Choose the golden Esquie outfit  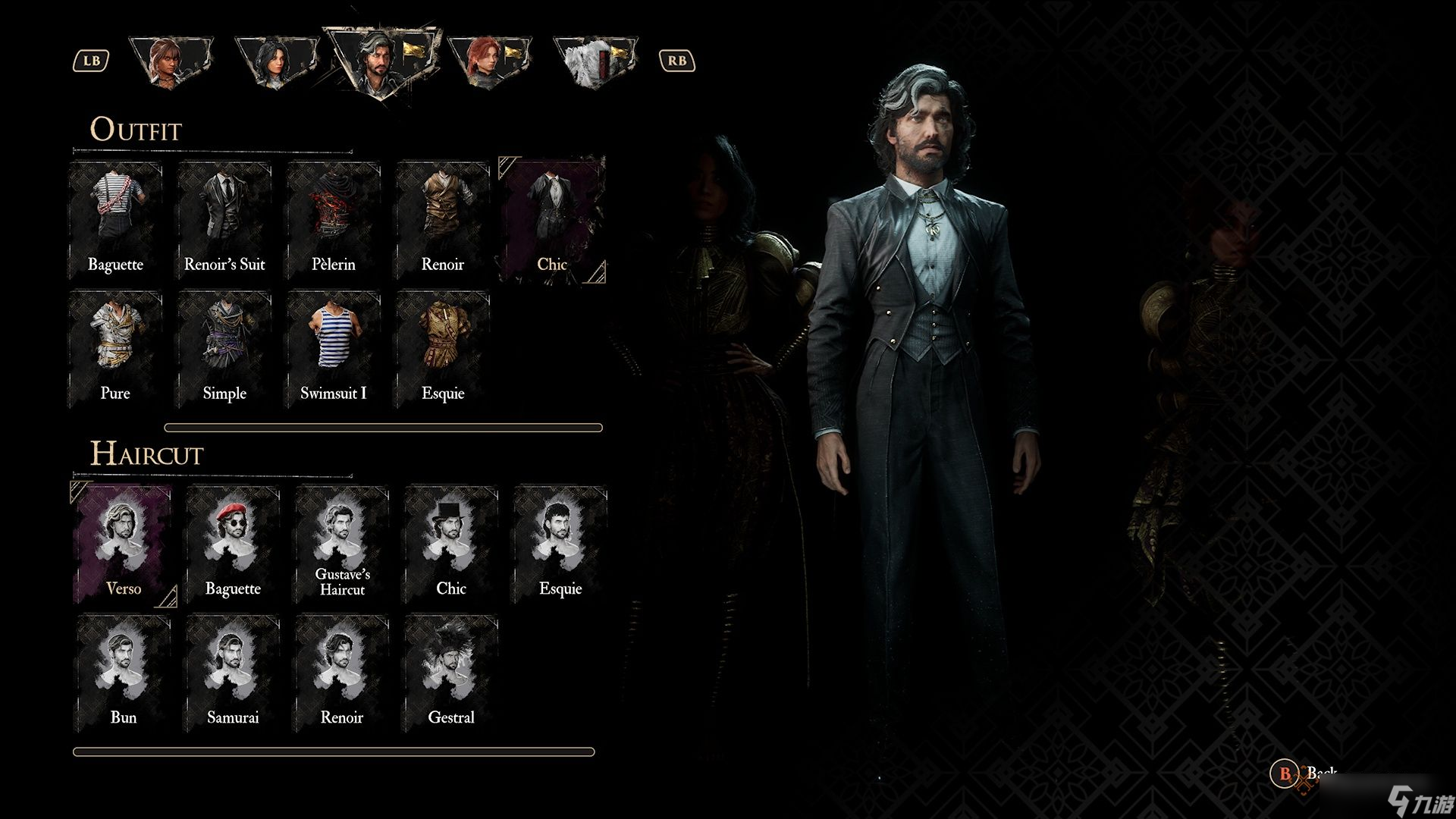(x=443, y=347)
